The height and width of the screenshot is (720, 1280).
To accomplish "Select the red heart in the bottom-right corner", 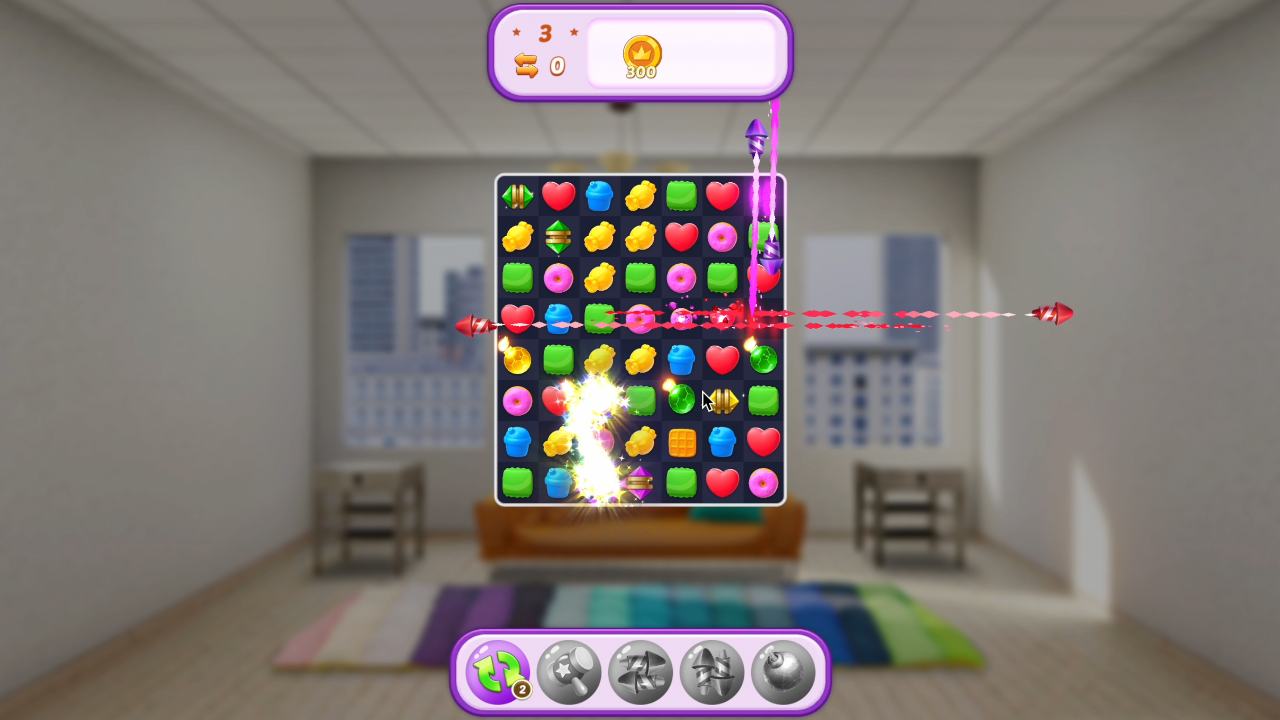I will (x=721, y=482).
